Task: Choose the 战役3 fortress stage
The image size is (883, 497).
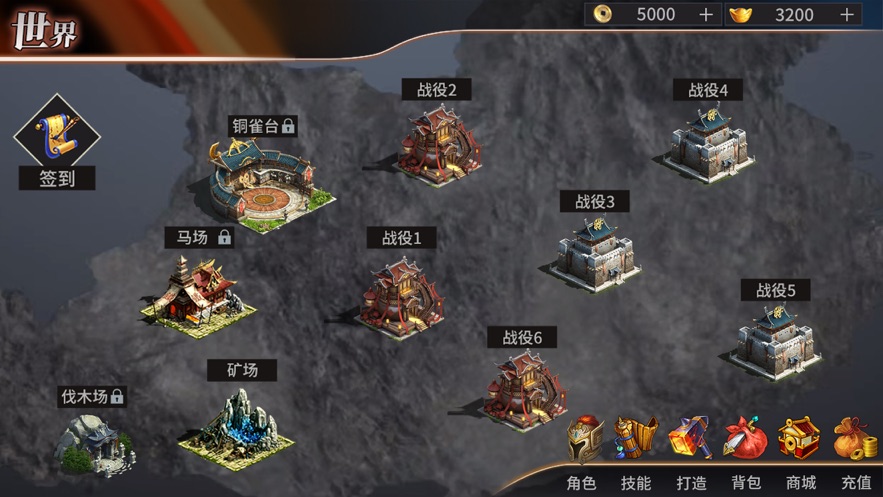Action: coord(597,252)
